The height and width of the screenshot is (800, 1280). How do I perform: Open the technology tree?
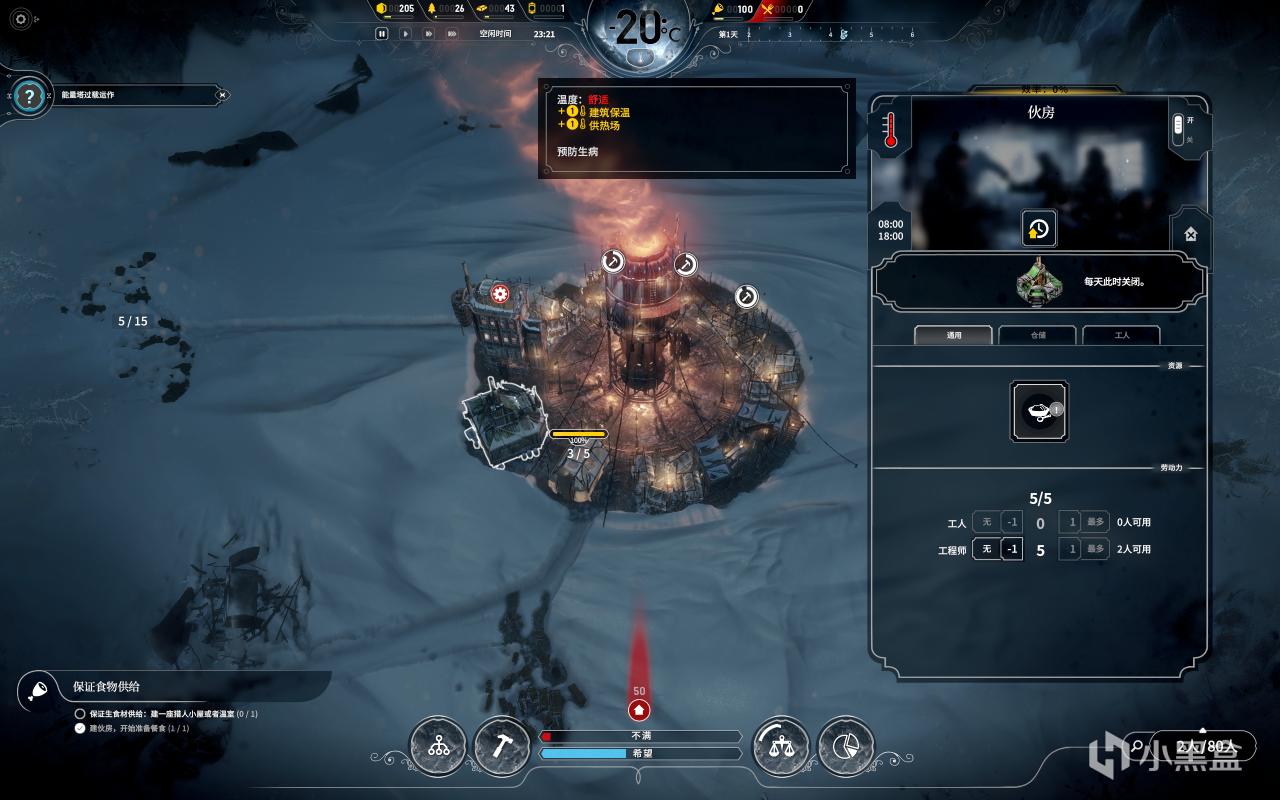pos(438,746)
